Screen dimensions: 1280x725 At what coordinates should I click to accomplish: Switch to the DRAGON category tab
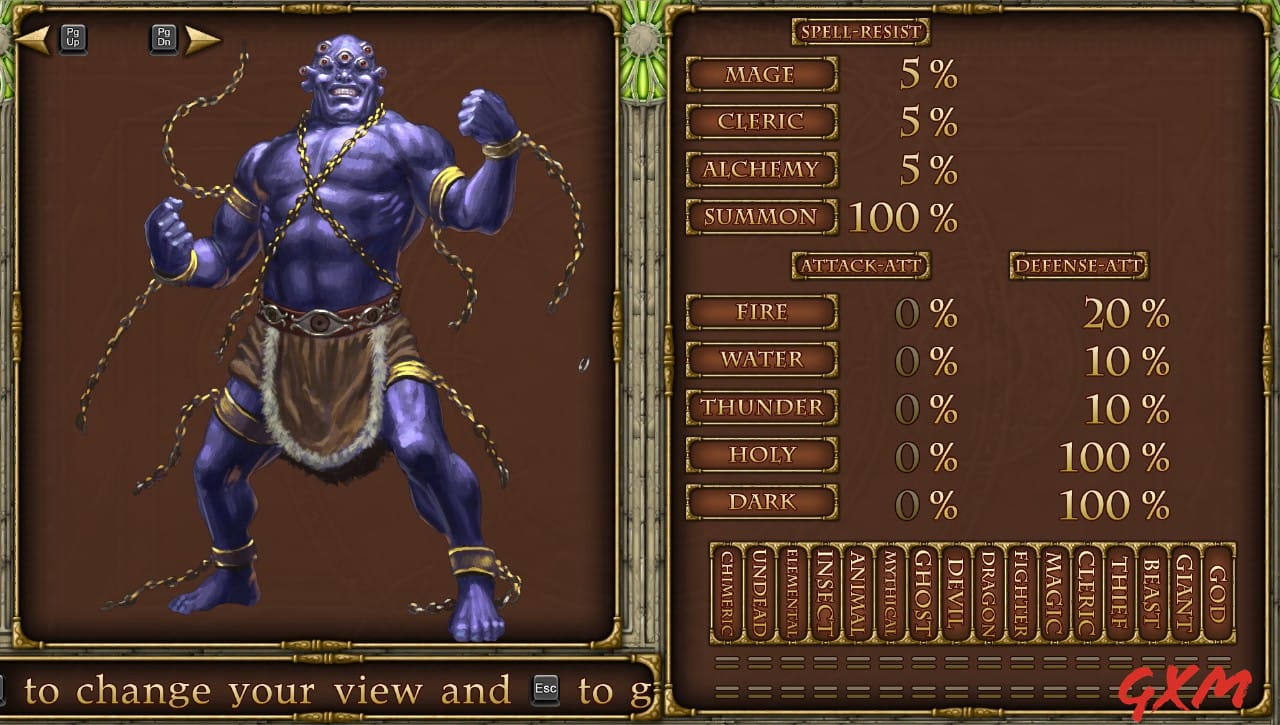pos(985,595)
